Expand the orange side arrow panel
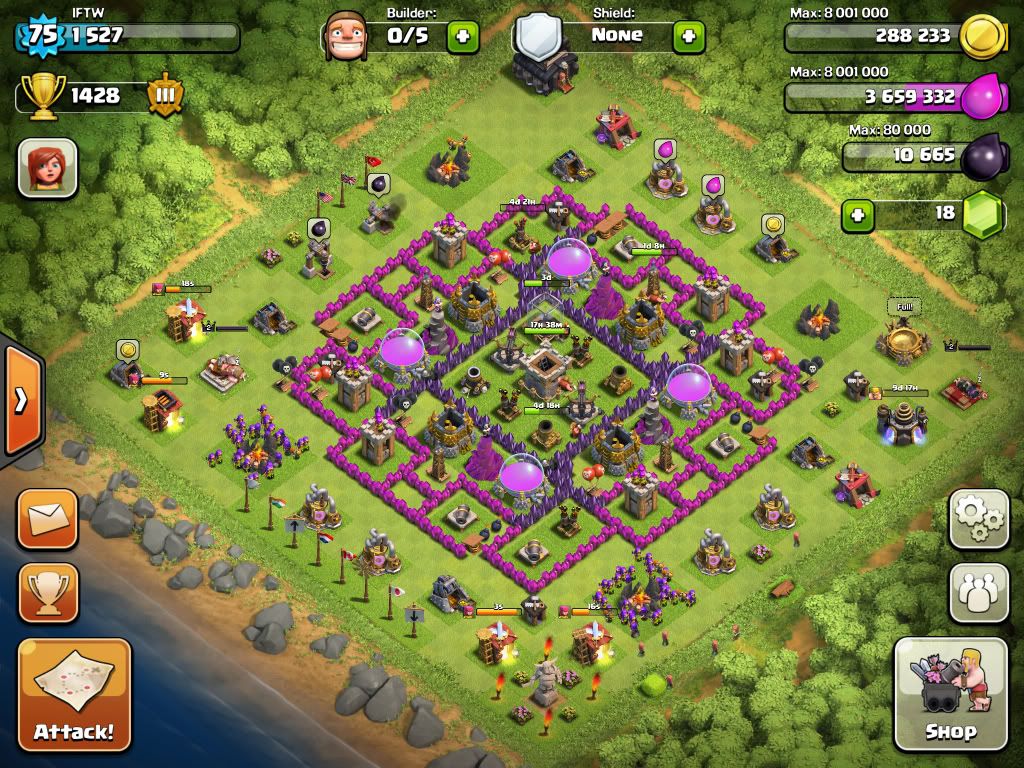1024x768 pixels. 21,400
